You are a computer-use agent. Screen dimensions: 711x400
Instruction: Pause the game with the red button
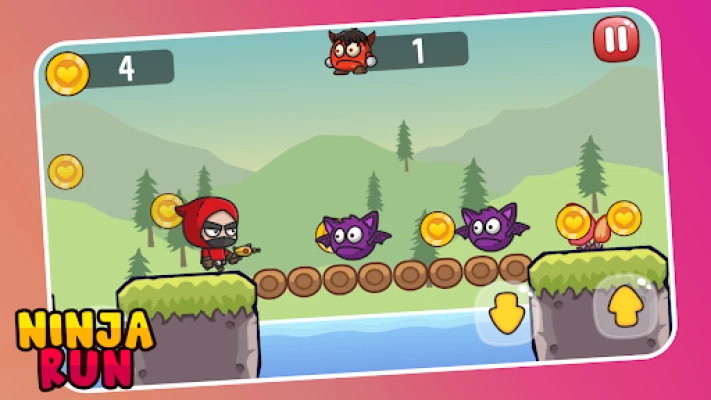coord(612,40)
